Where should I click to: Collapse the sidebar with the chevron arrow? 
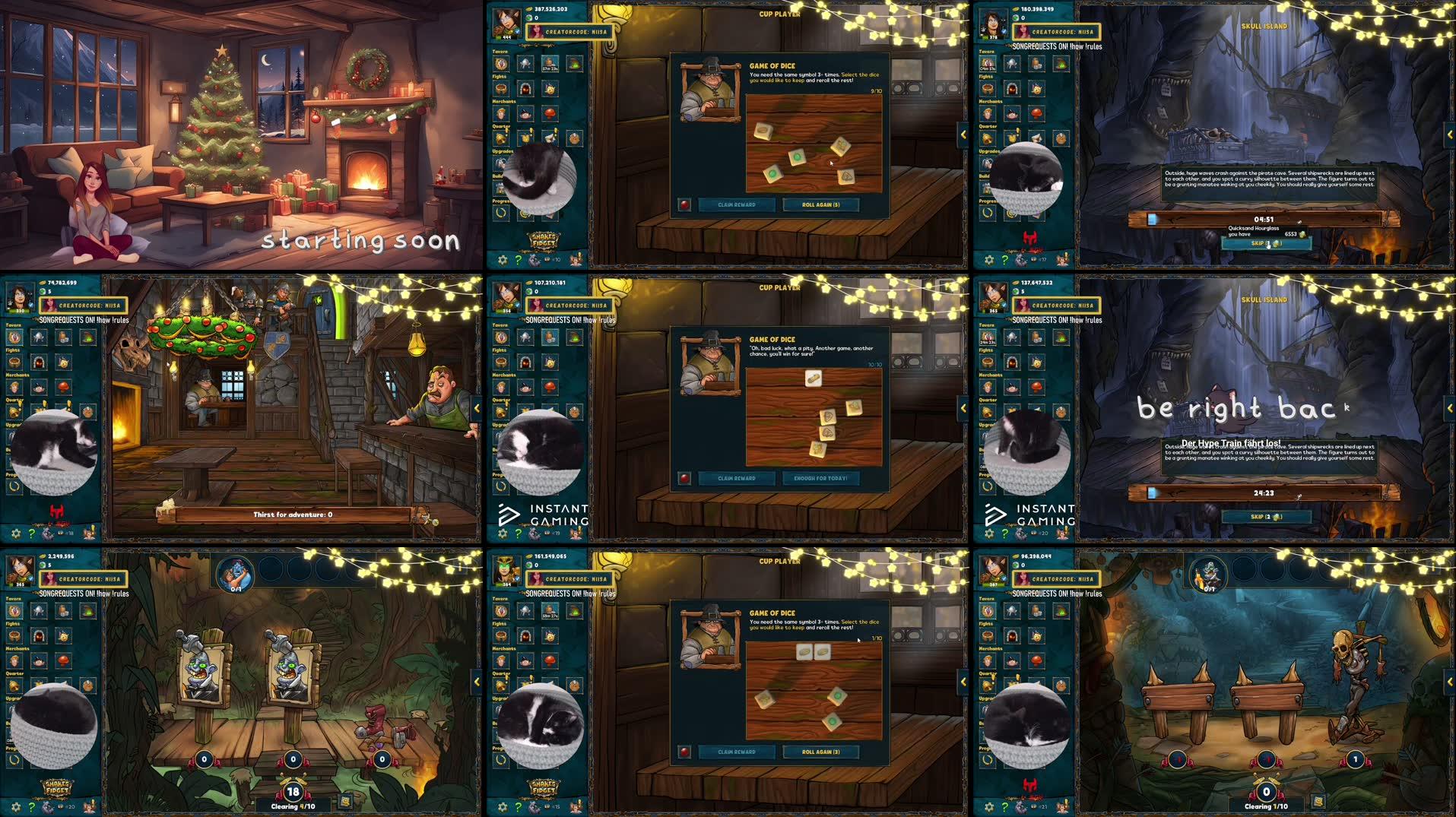coord(963,135)
